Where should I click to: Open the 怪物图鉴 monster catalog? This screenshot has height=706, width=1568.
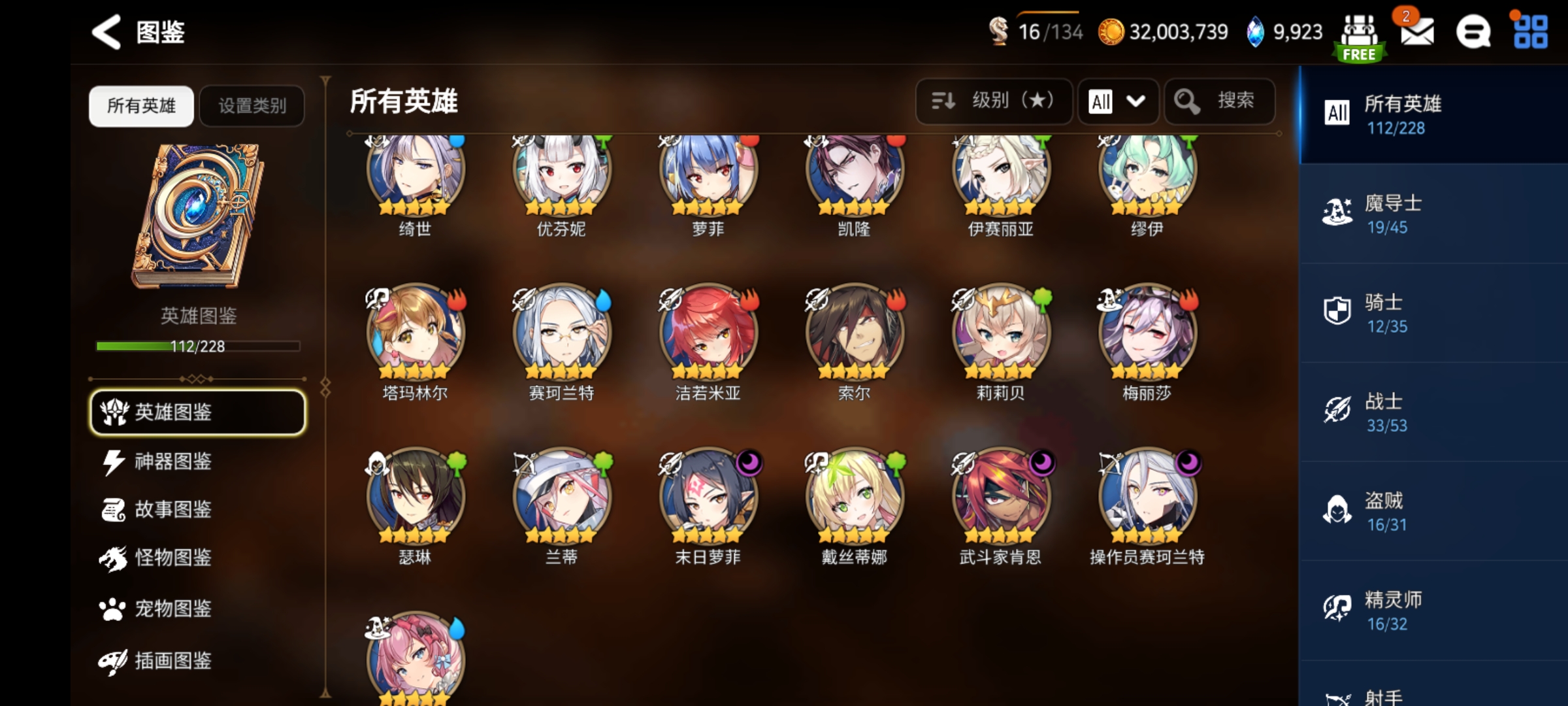[x=172, y=558]
